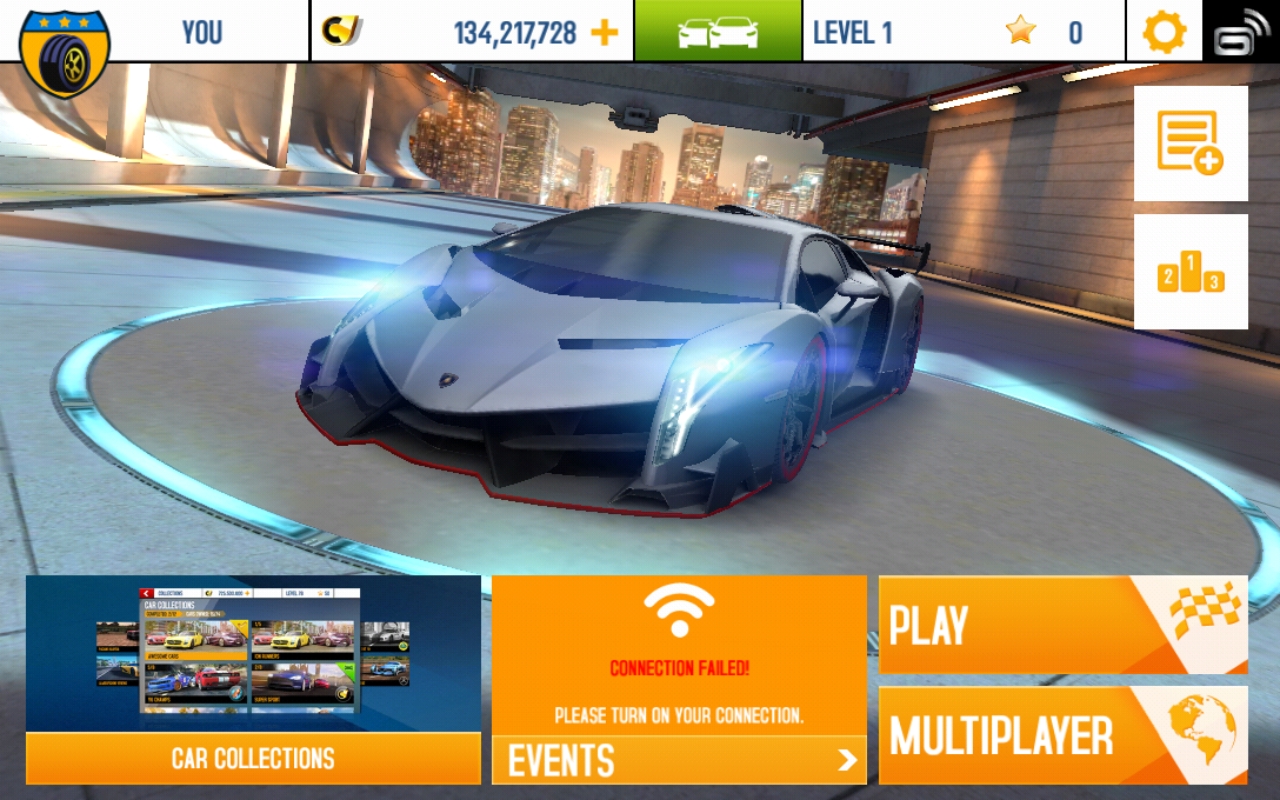Click the LEVEL 1 indicator

pos(853,31)
